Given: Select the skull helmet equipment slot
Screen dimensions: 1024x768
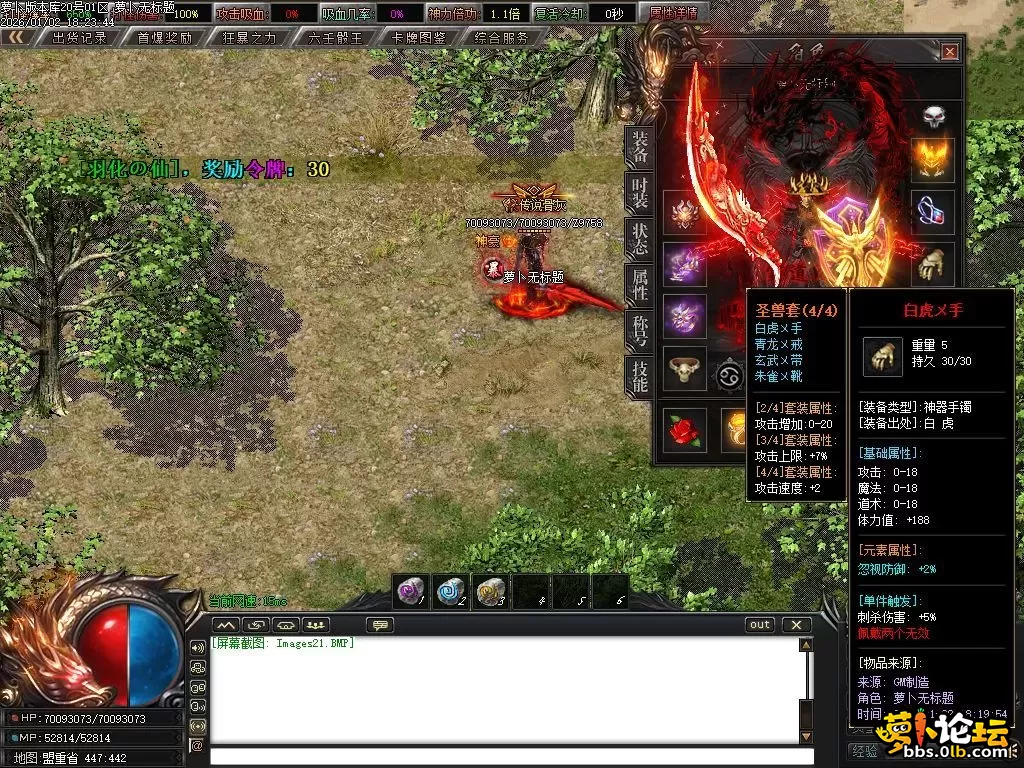Looking at the screenshot, I should click(933, 116).
